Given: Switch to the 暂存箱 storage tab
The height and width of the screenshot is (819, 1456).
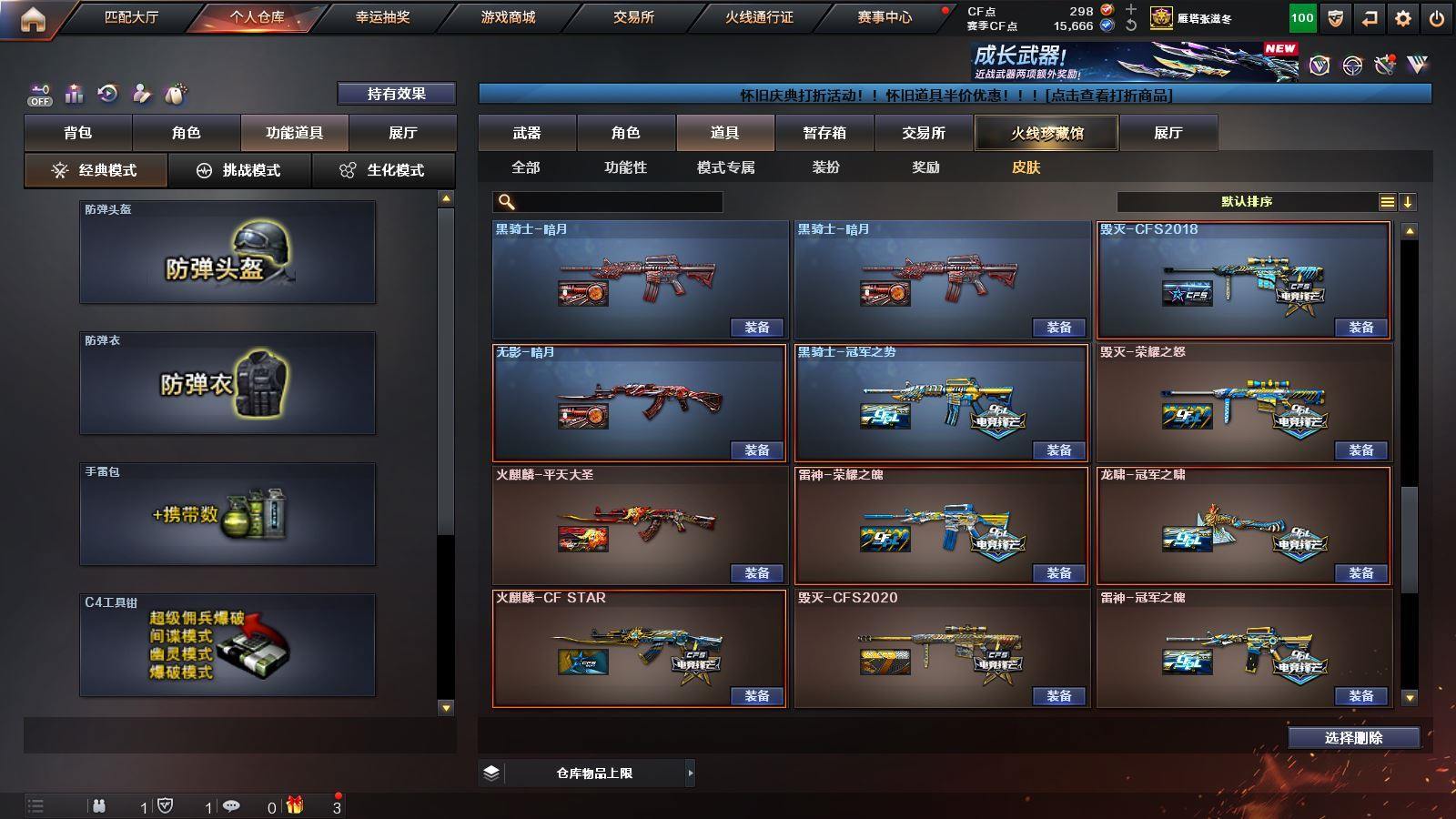Looking at the screenshot, I should click(824, 133).
